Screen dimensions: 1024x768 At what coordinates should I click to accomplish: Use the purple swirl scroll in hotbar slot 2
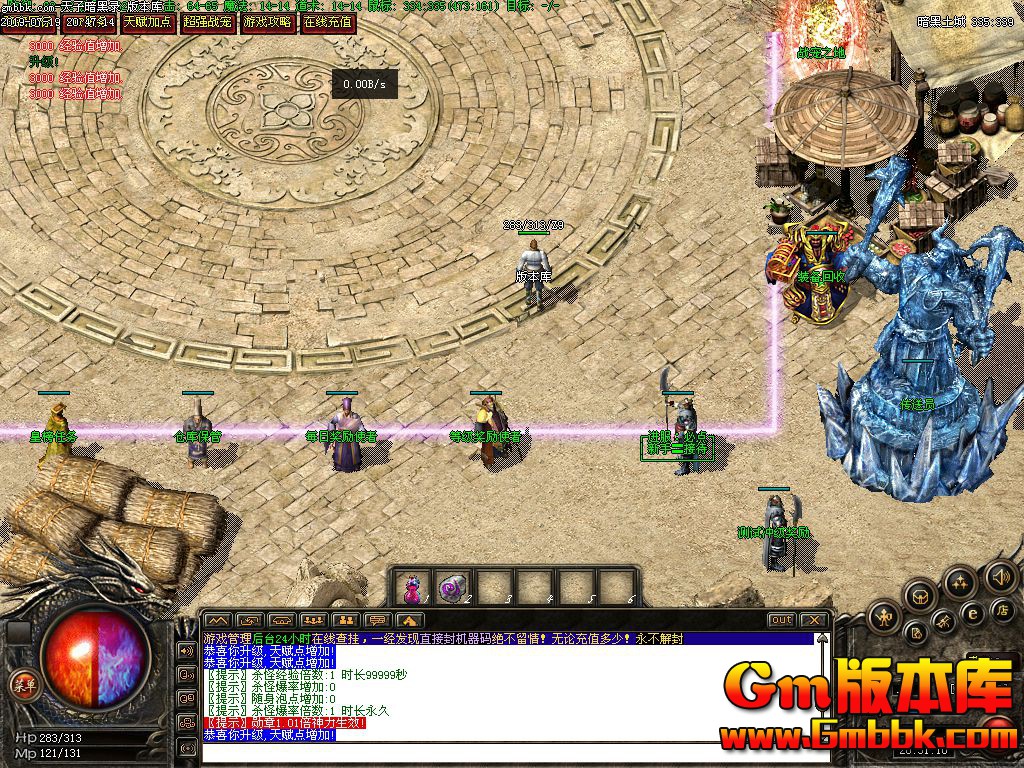click(x=454, y=588)
